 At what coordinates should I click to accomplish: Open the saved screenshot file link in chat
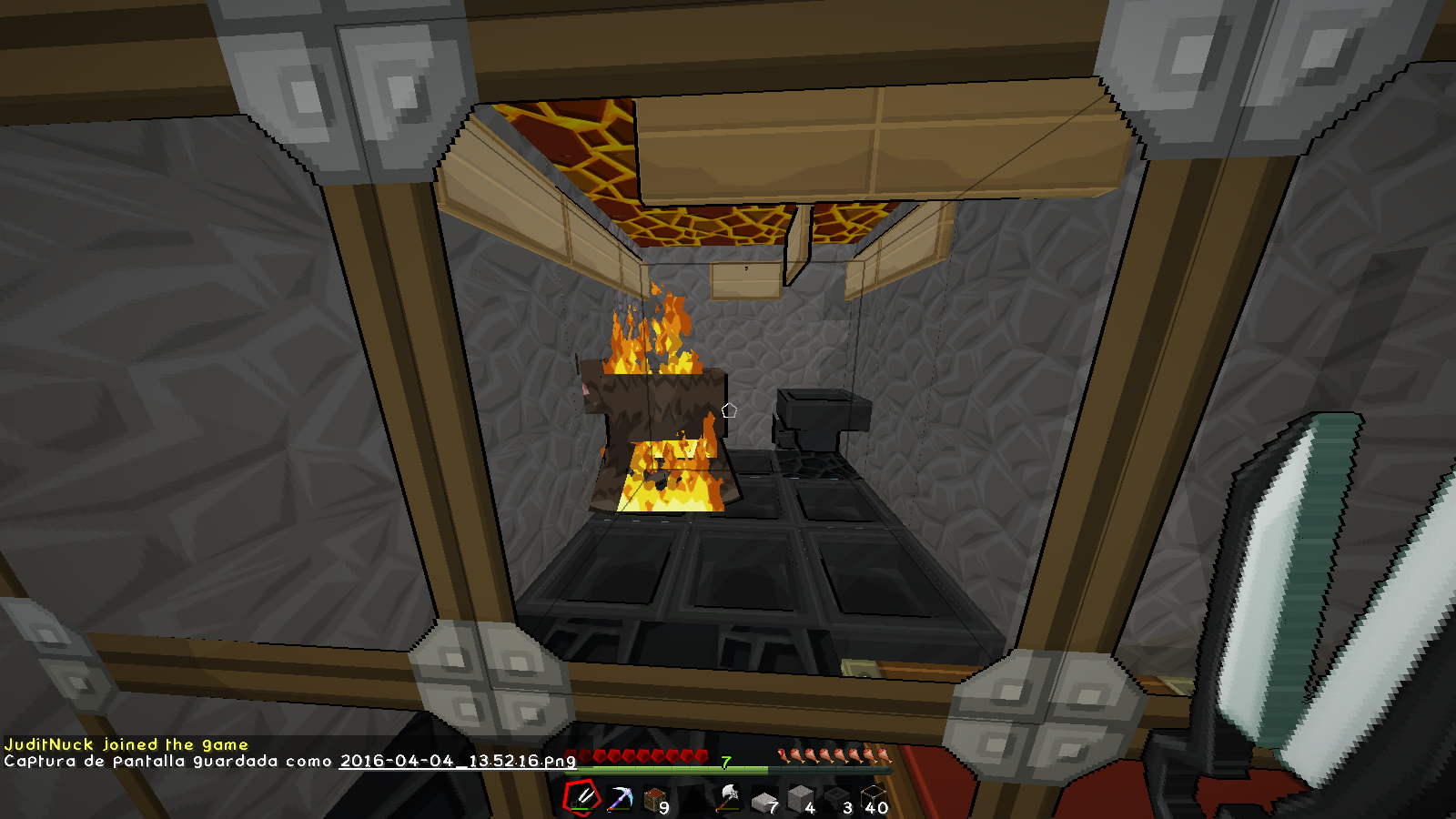pyautogui.click(x=458, y=761)
